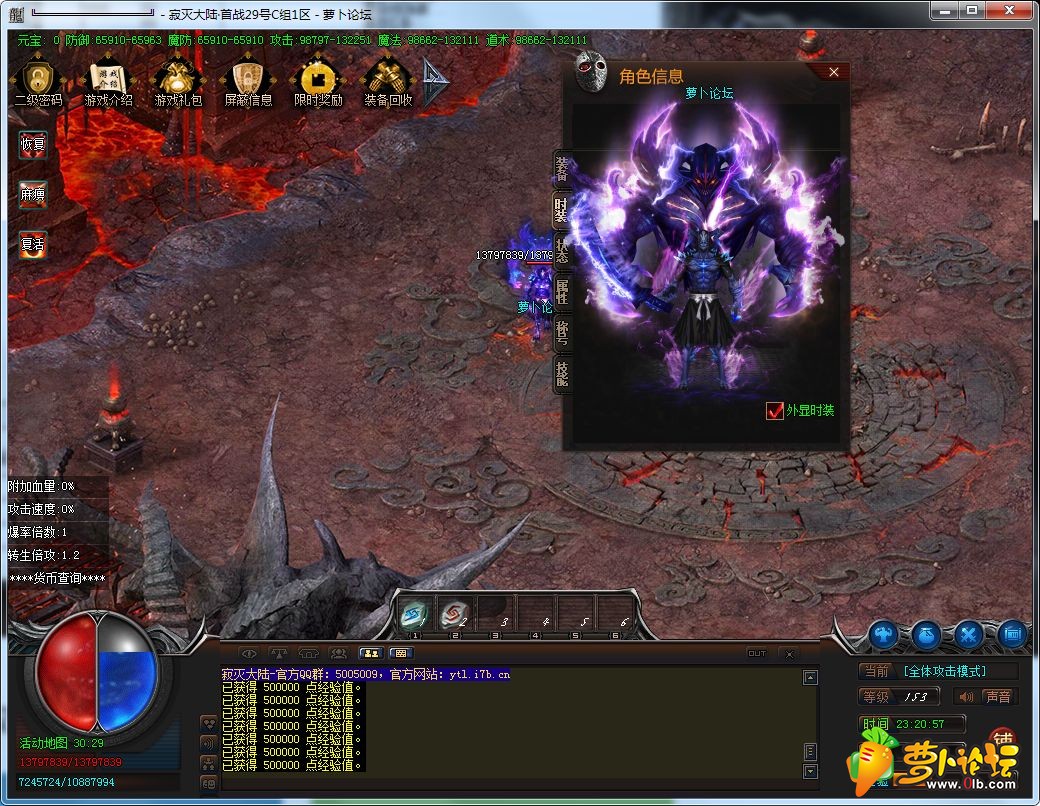Switch to the 属性 attributes tab
The image size is (1040, 806).
562,291
